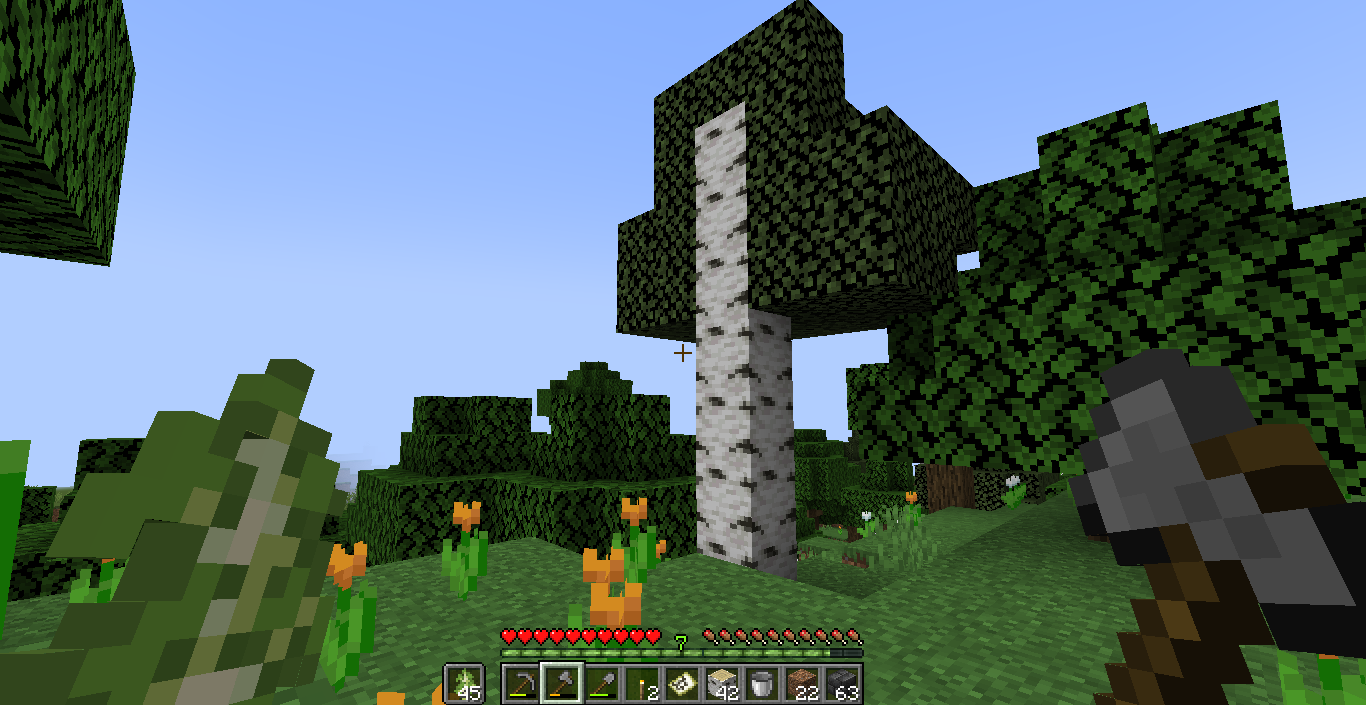
Task: Select the stone pickaxe hotbar slot
Action: (520, 684)
